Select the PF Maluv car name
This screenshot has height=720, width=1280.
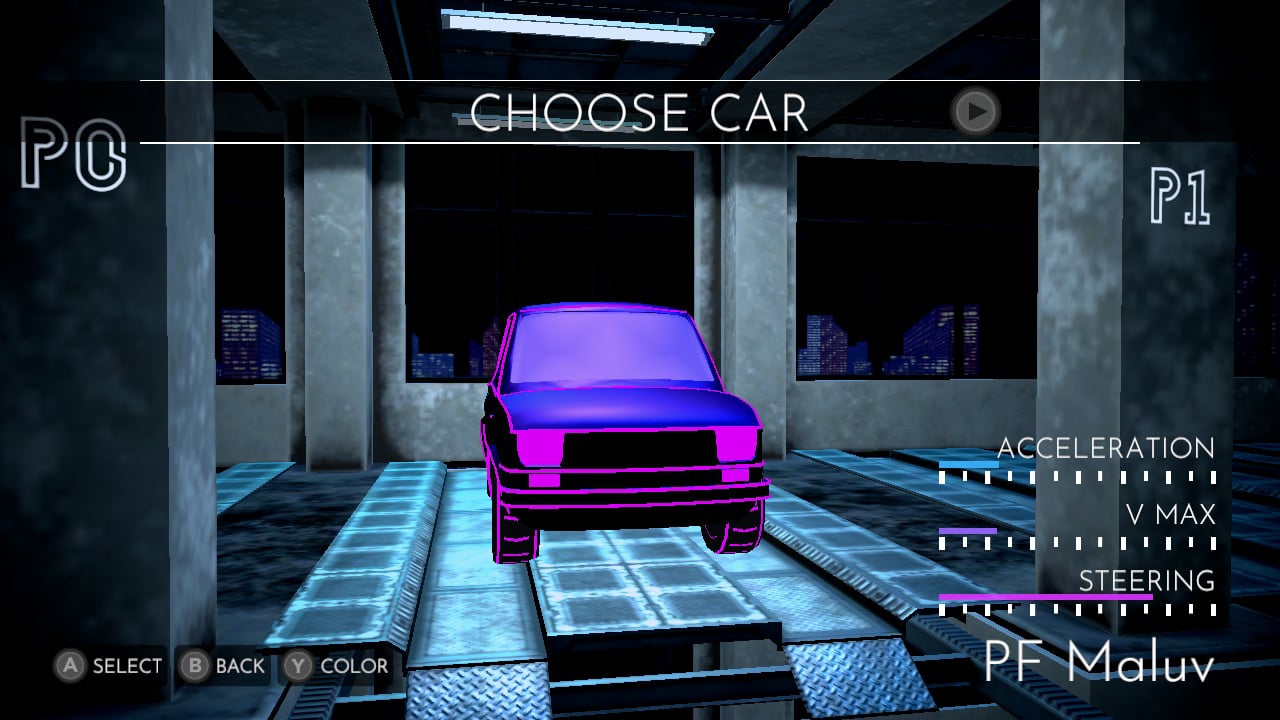[x=1100, y=665]
